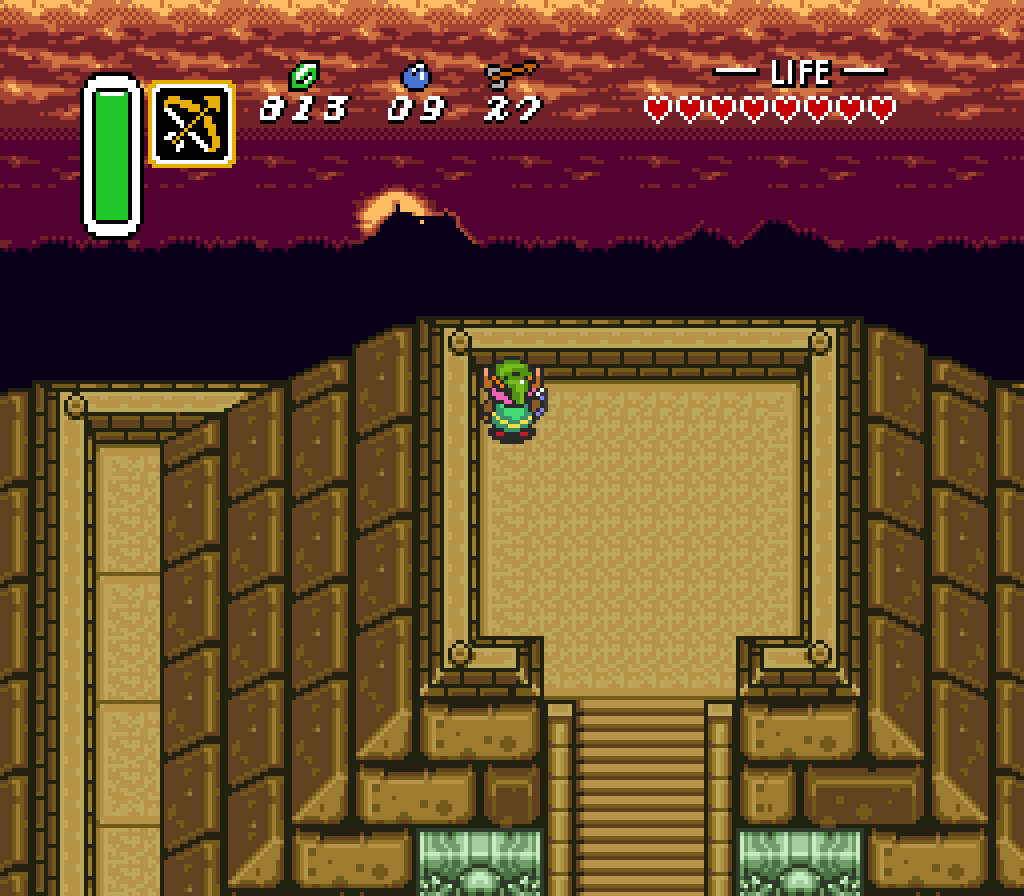Select the equipped bow item slot
Image resolution: width=1024 pixels, height=896 pixels.
191,124
